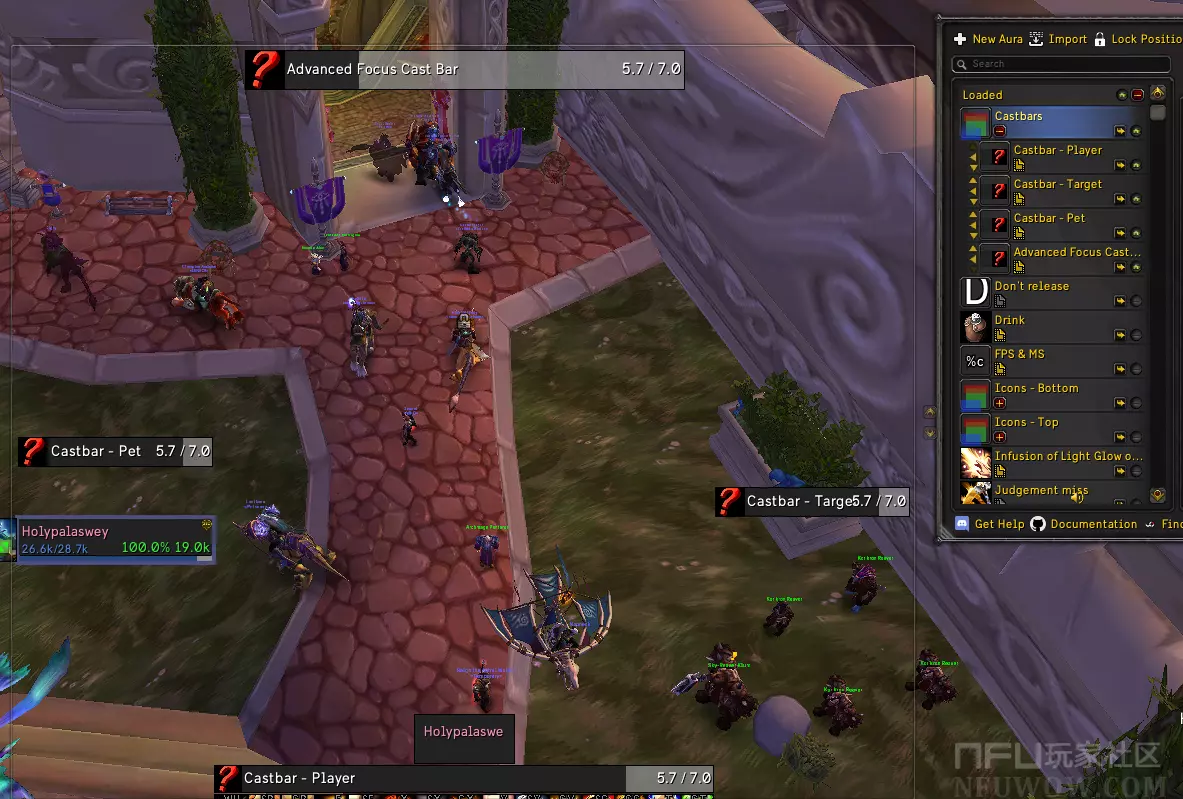
Task: Select the Castbar - Target aura
Action: pos(1058,185)
